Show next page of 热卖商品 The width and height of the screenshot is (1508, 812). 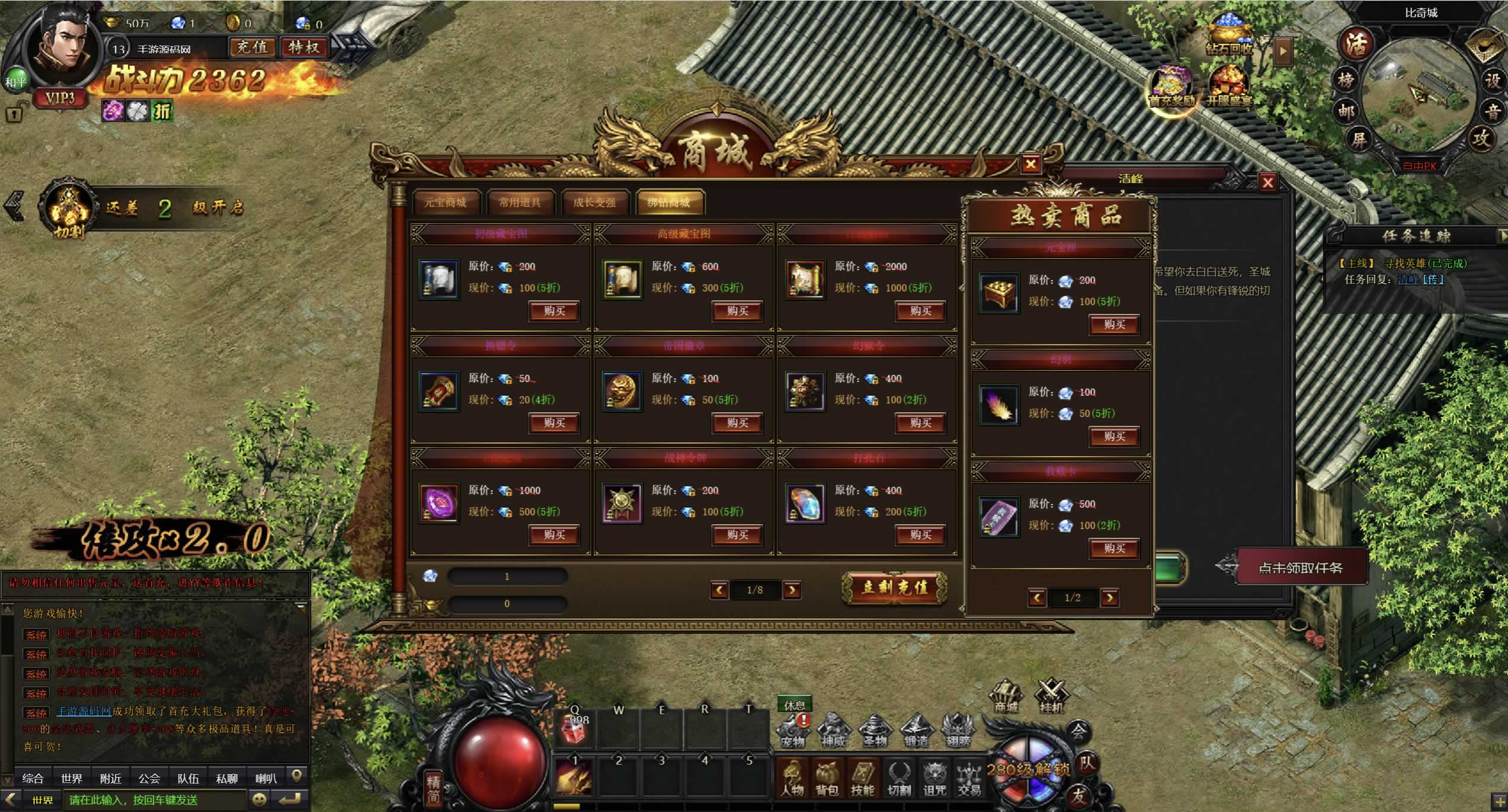click(x=1109, y=598)
